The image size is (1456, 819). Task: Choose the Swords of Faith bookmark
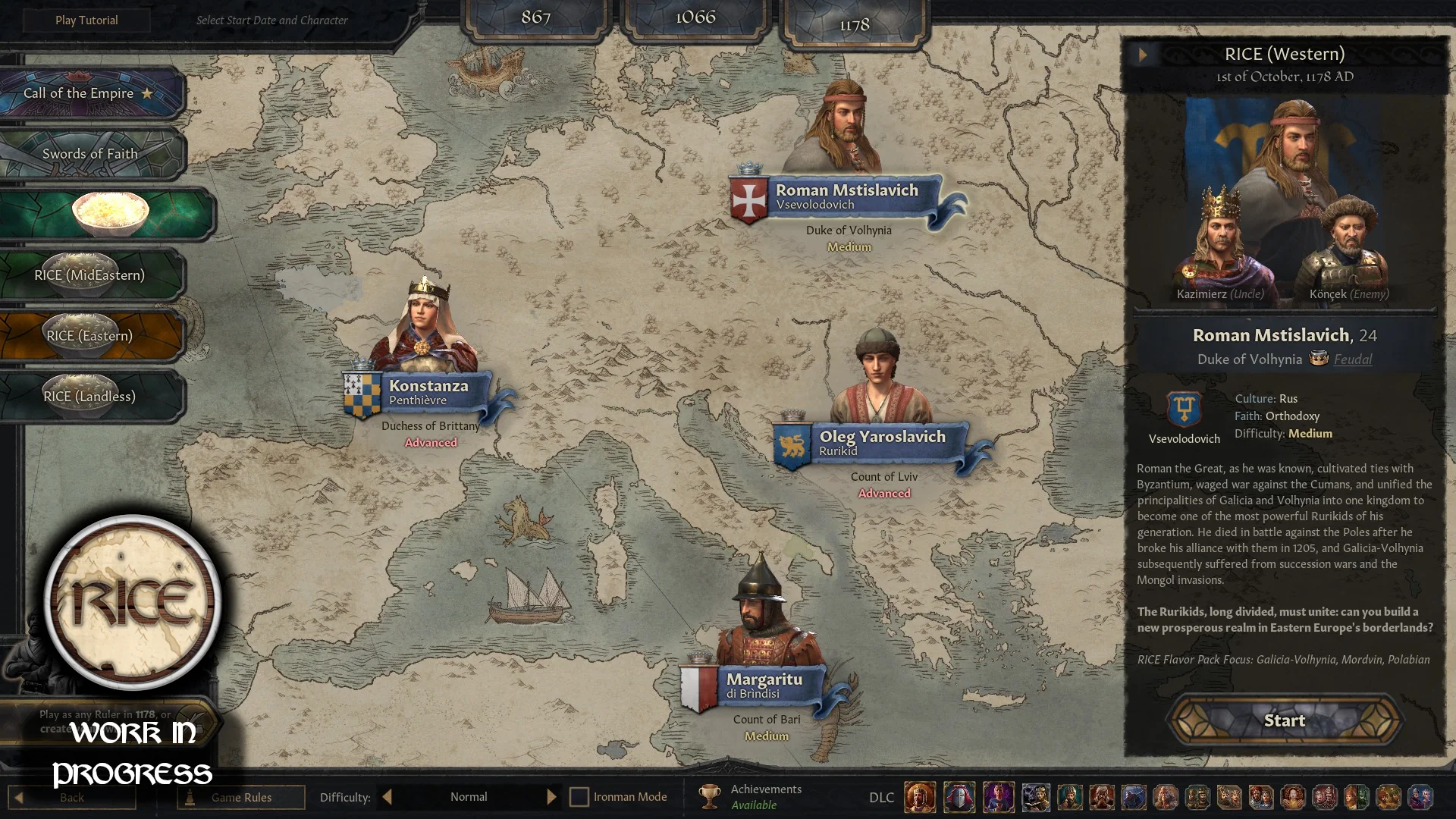click(x=89, y=154)
